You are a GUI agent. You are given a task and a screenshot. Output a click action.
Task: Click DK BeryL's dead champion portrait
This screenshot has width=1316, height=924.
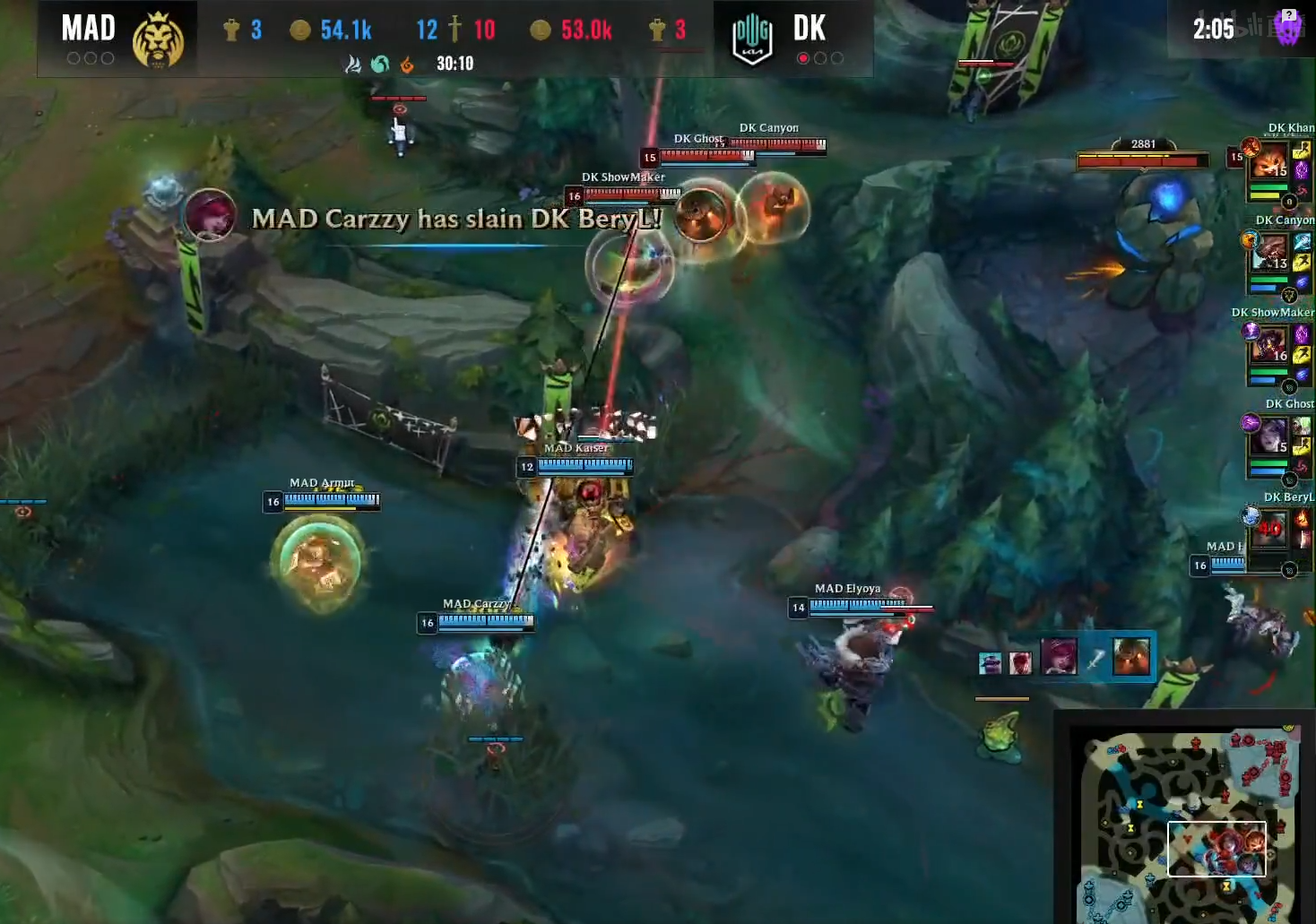pos(1269,528)
